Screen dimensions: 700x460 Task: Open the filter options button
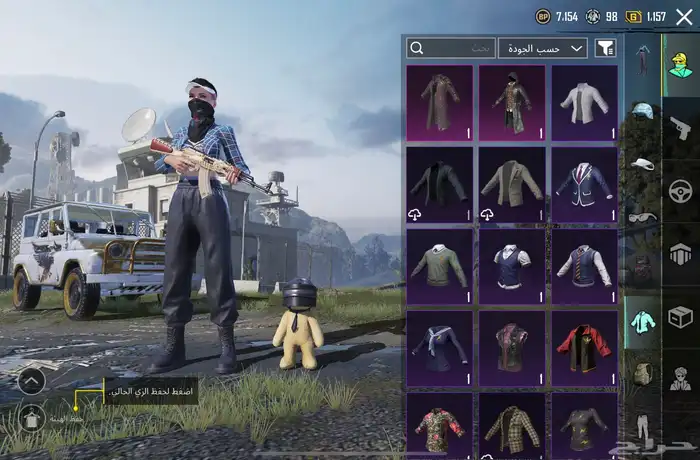605,48
